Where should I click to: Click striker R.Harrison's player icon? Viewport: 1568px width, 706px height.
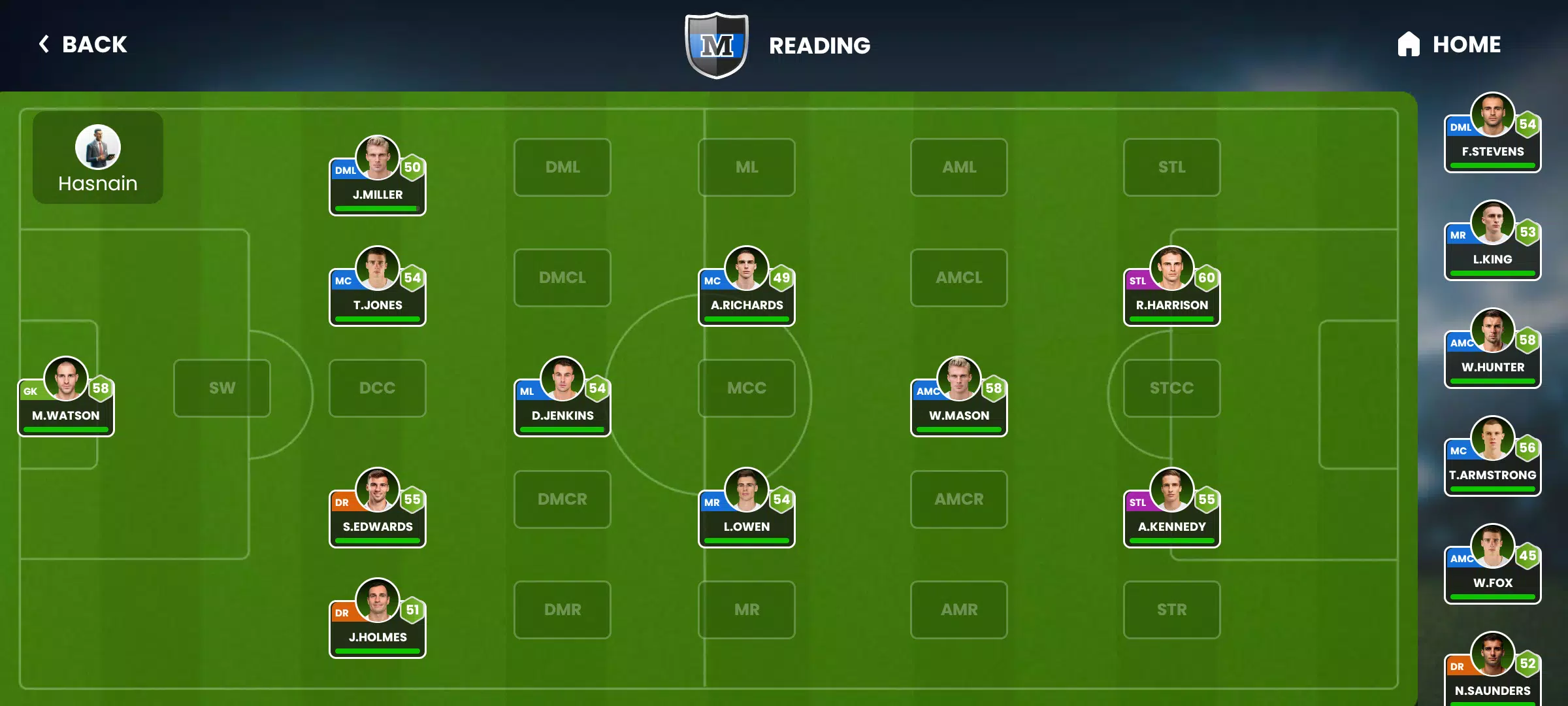pyautogui.click(x=1171, y=267)
